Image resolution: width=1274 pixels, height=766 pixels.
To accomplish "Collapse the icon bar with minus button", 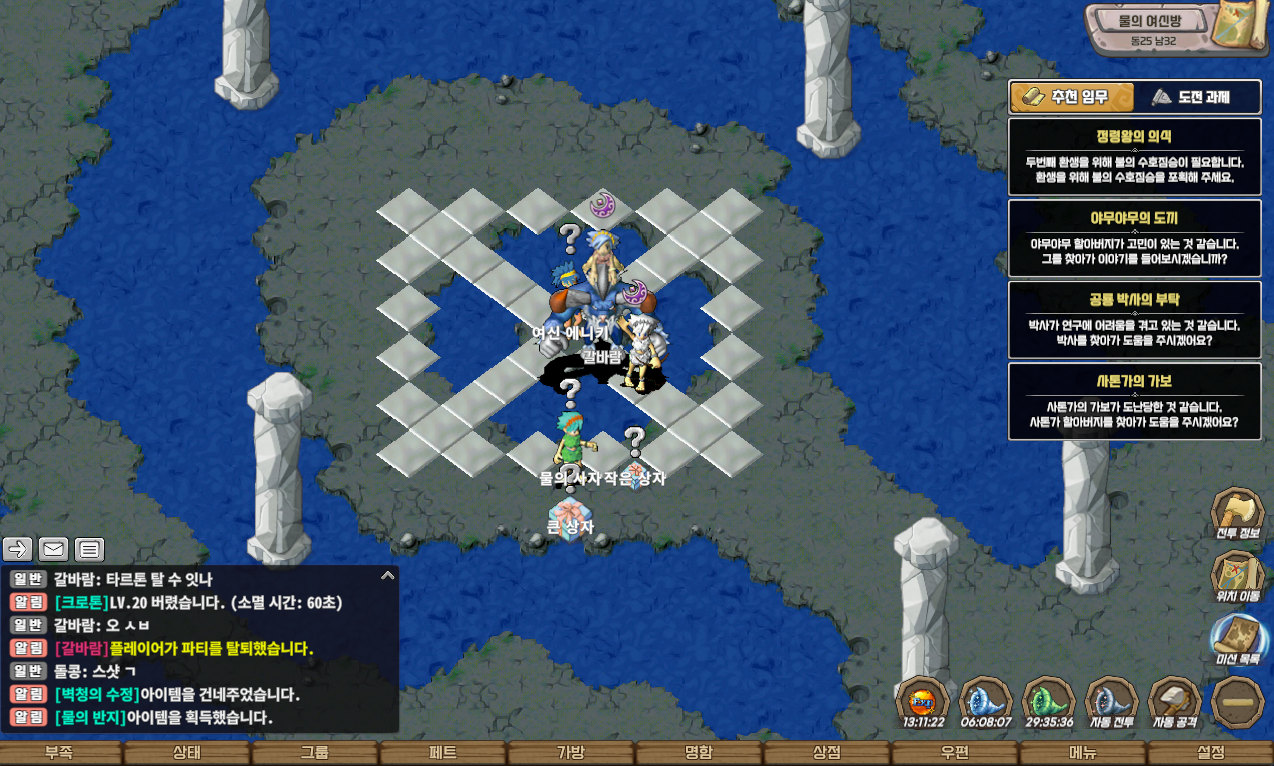I will (x=1238, y=702).
